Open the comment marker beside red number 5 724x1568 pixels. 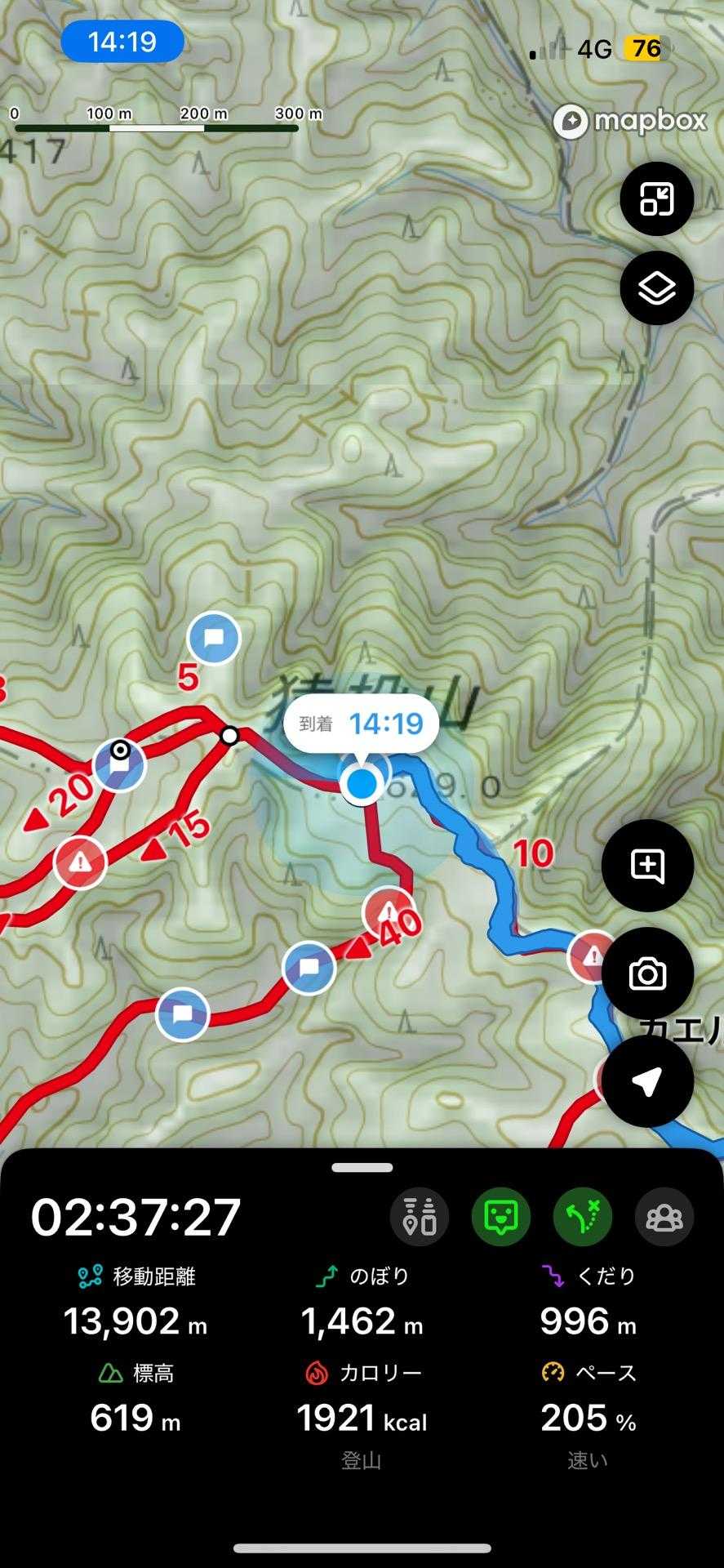click(214, 638)
